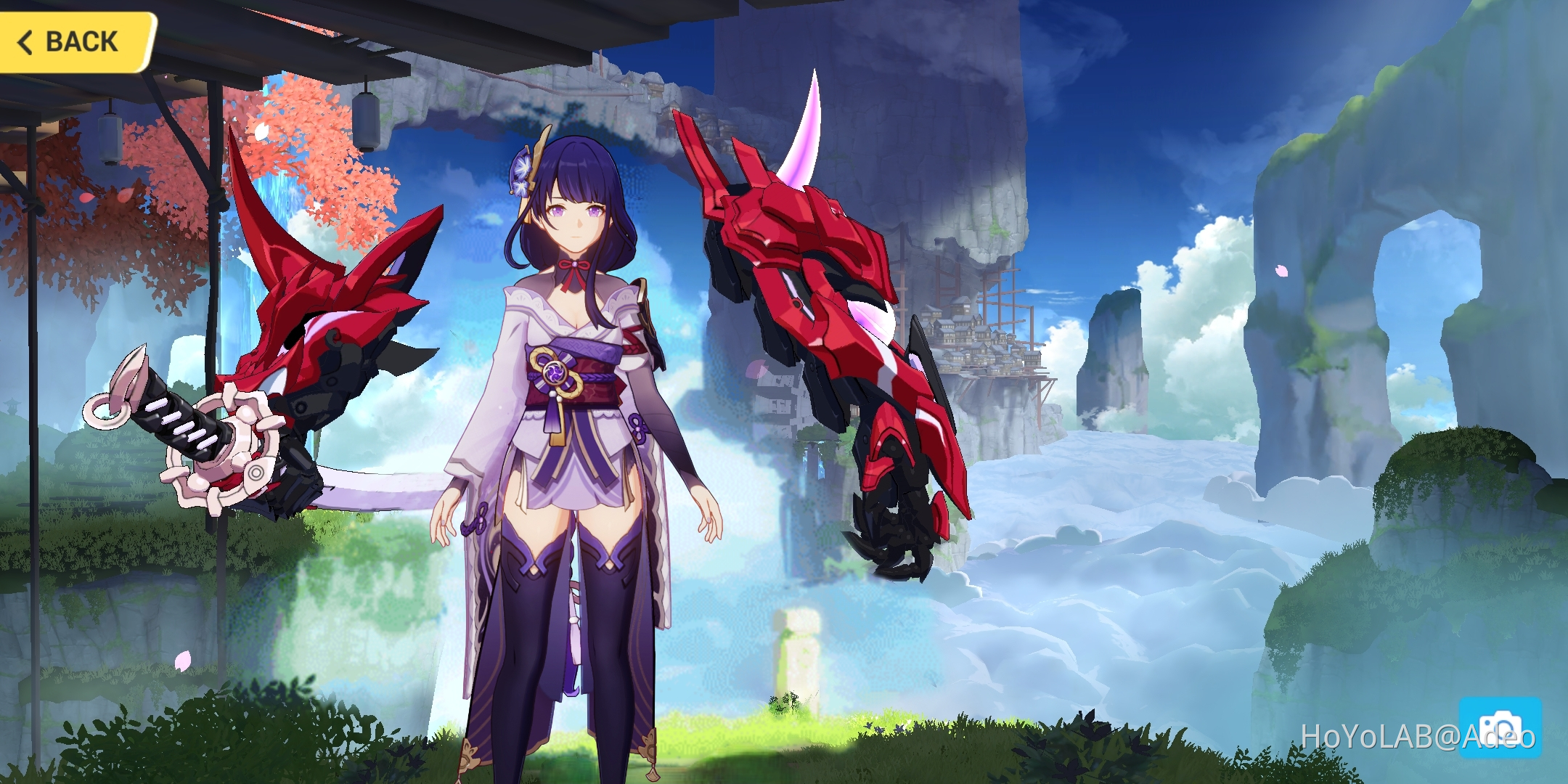Tap the floating red weapon piece
Image resolution: width=1568 pixels, height=784 pixels.
click(813, 290)
